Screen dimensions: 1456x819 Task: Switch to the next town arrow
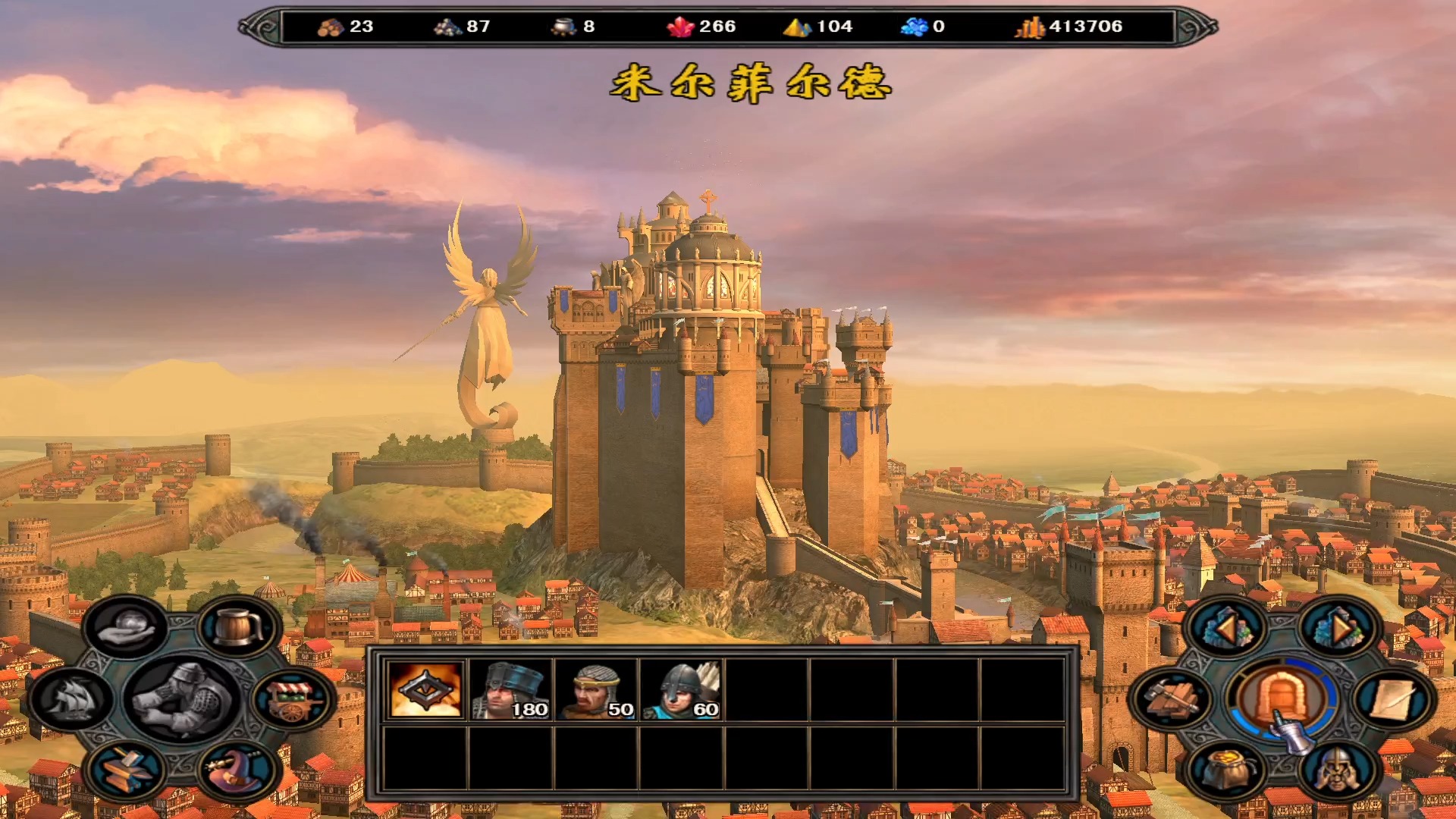pyautogui.click(x=1337, y=628)
